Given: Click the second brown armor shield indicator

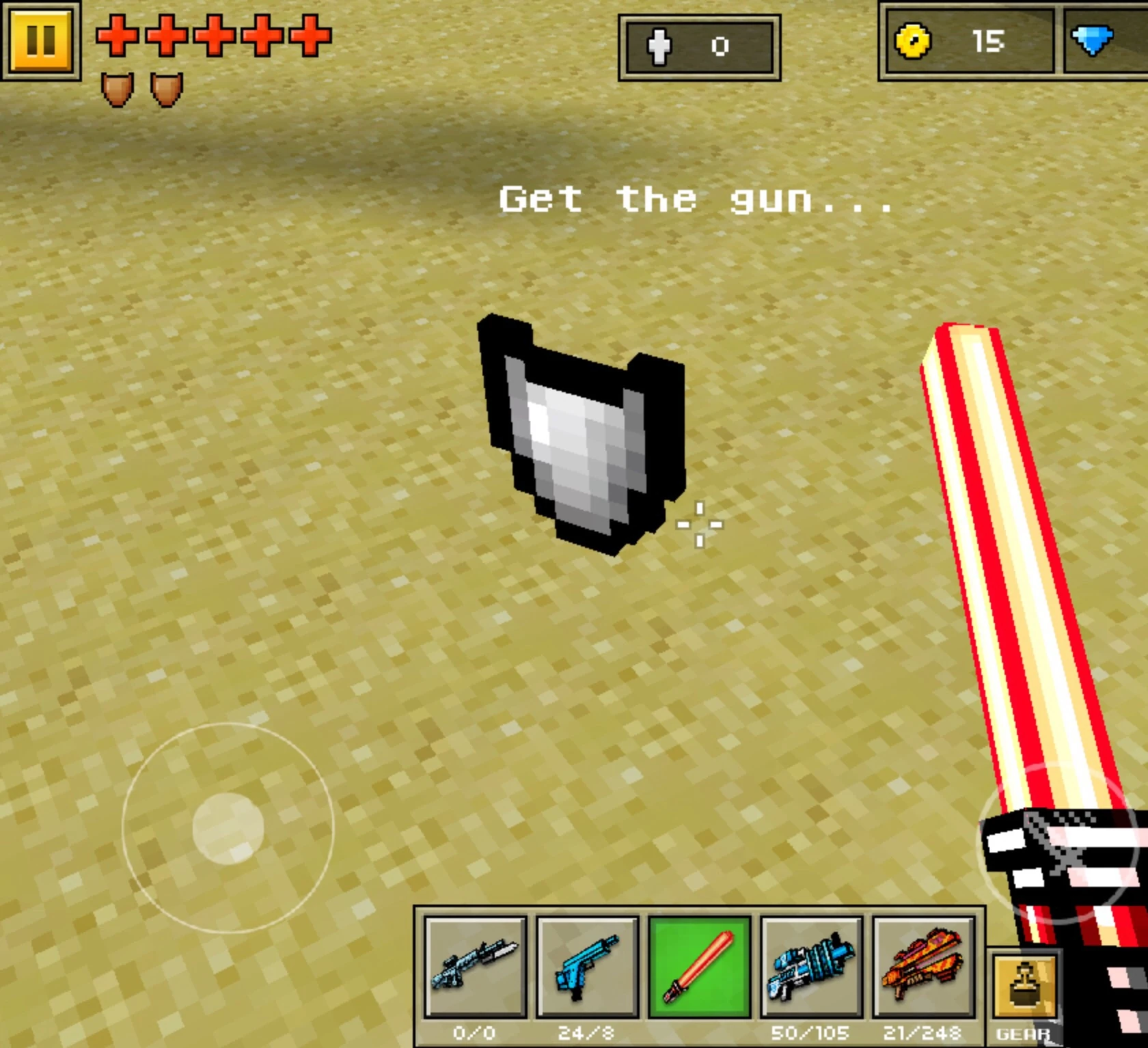Looking at the screenshot, I should (x=167, y=89).
